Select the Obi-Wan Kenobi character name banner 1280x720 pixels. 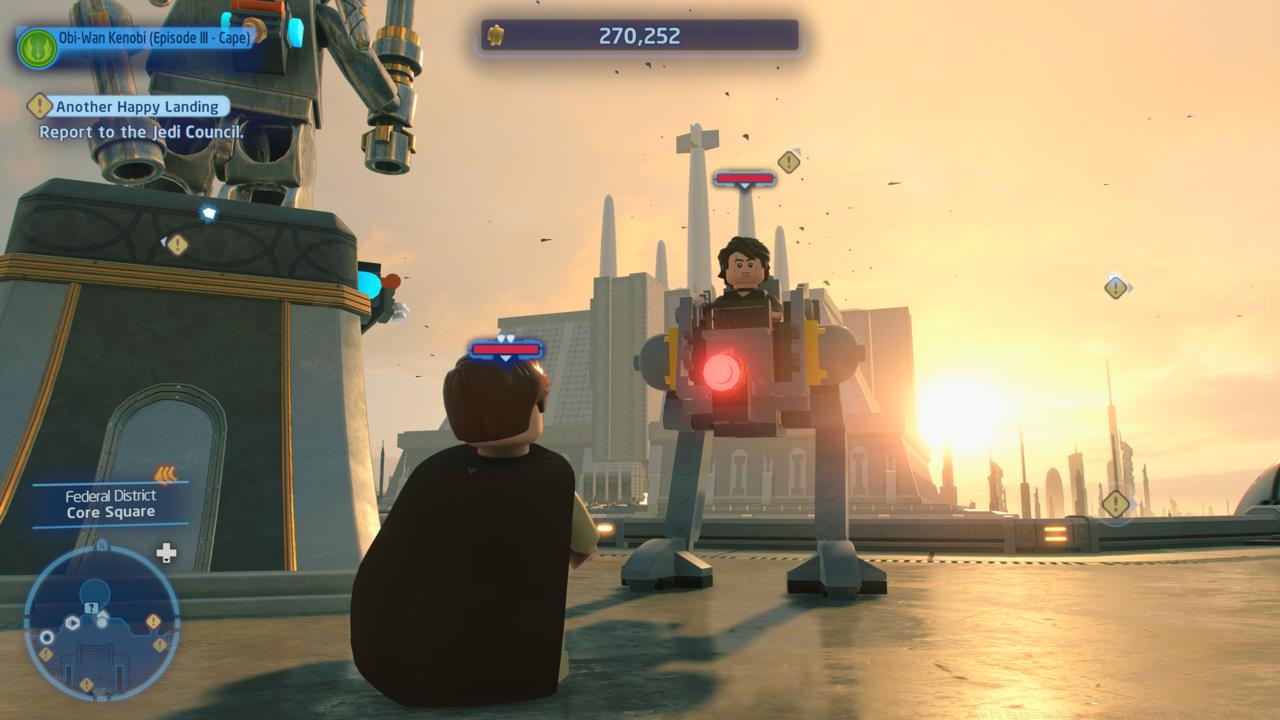pos(155,38)
